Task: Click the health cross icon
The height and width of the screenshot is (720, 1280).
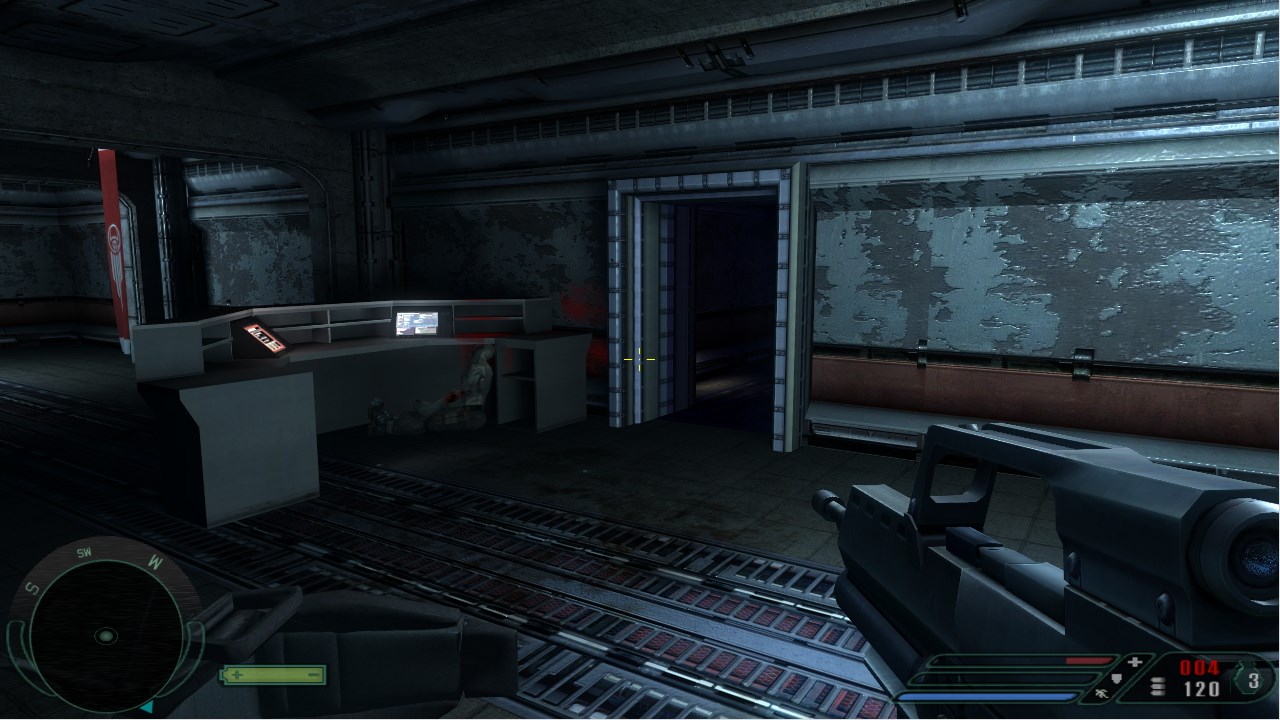Action: point(1134,662)
